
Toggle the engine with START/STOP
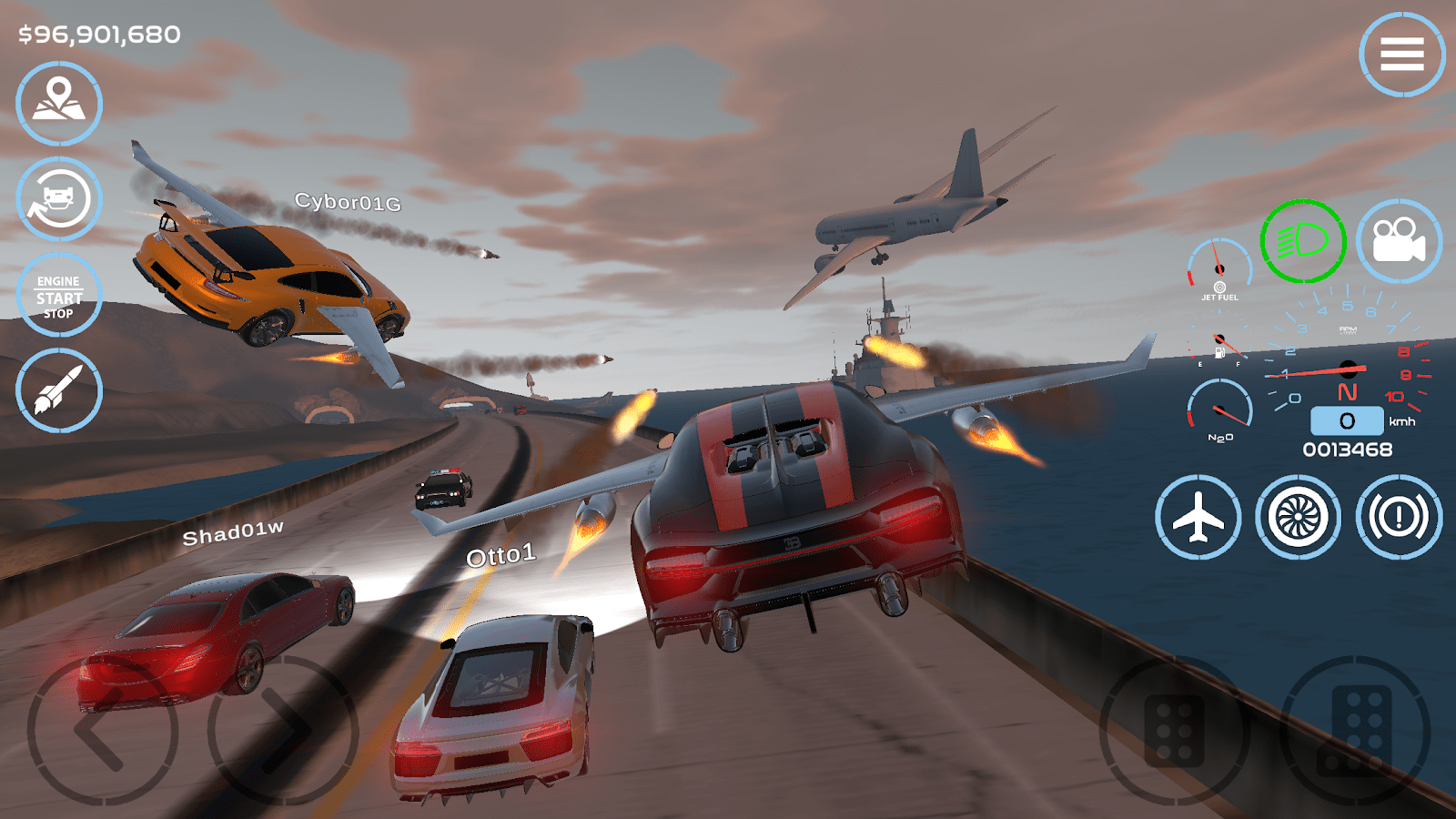click(57, 296)
